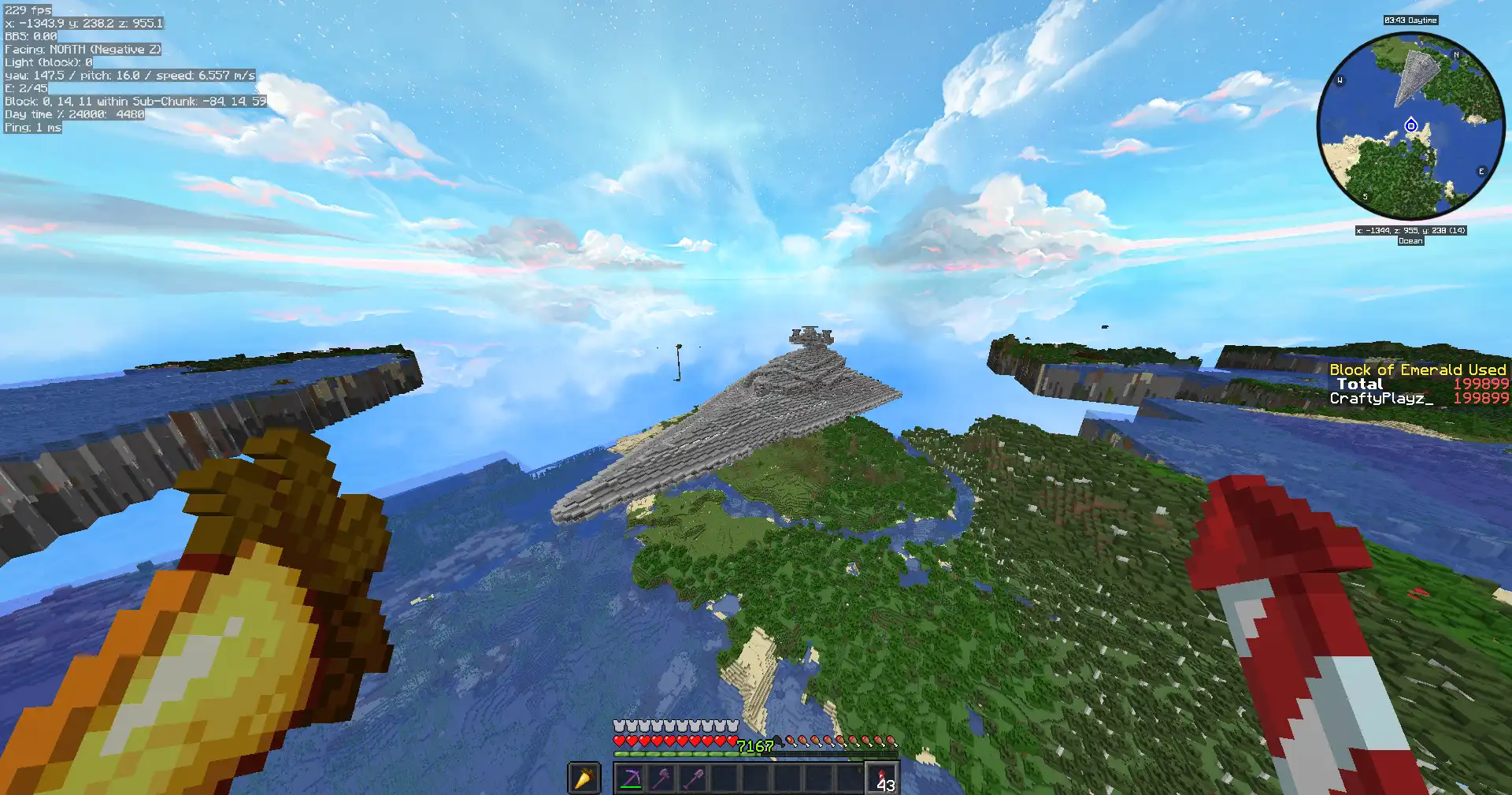This screenshot has height=795, width=1512.
Task: Click the Block of Emerald Used scoreboard
Action: point(1417,384)
